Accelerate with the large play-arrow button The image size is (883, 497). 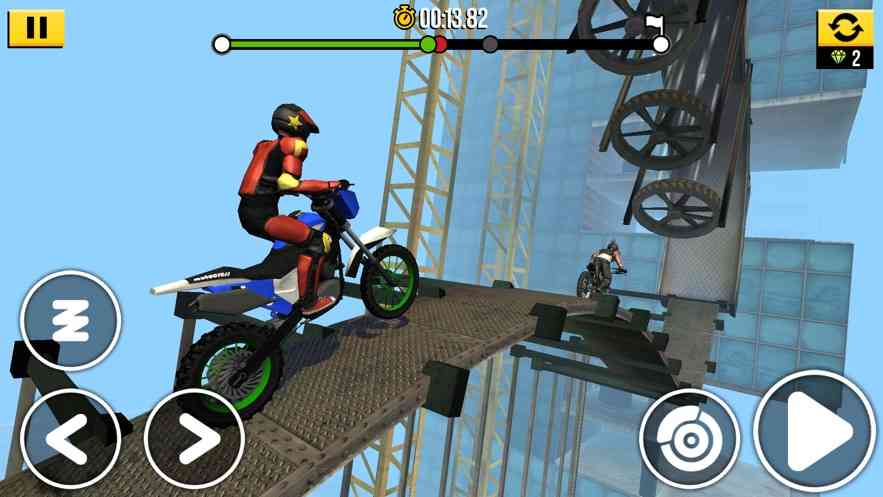[814, 432]
